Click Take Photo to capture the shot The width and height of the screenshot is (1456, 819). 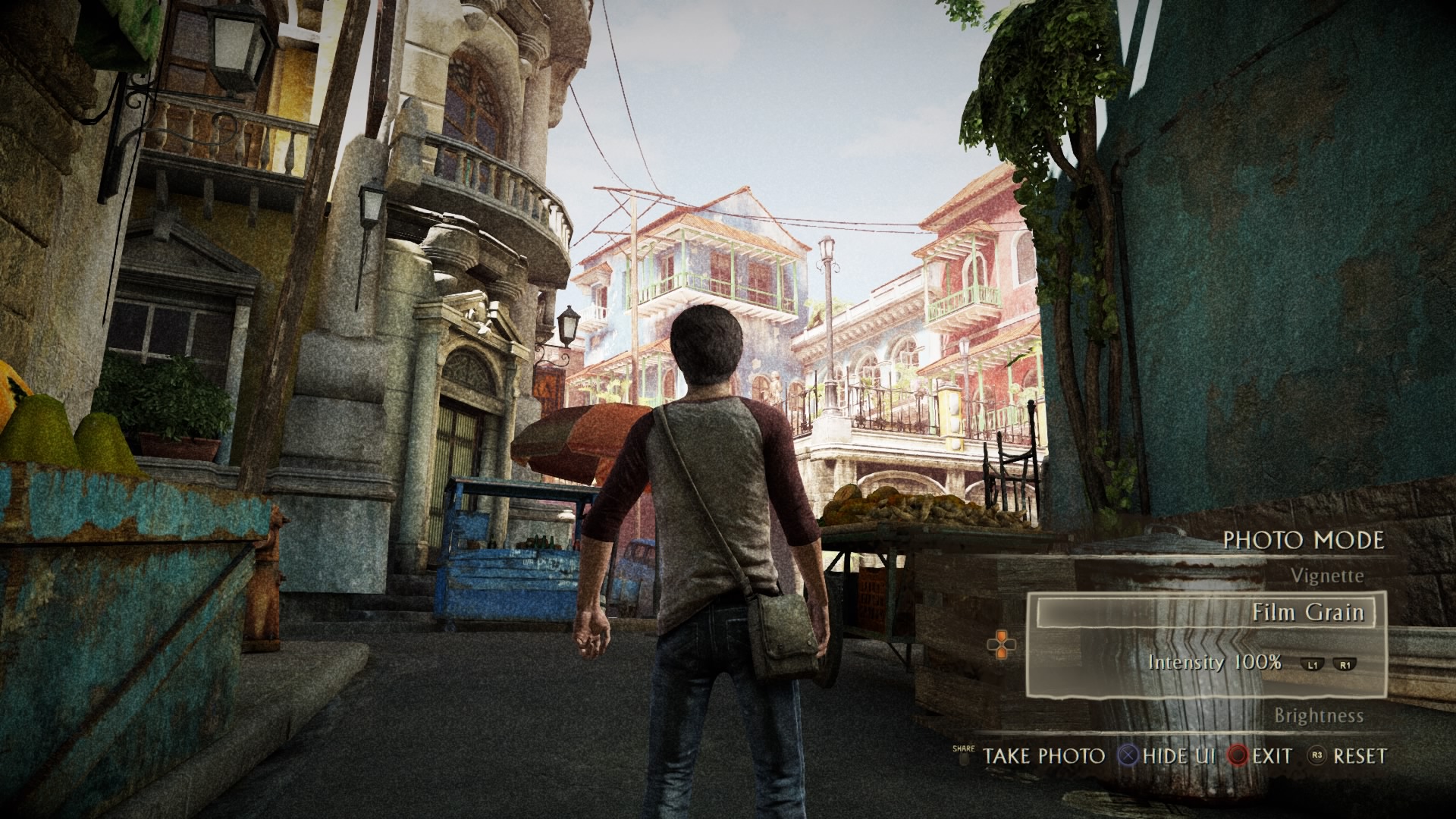1043,756
